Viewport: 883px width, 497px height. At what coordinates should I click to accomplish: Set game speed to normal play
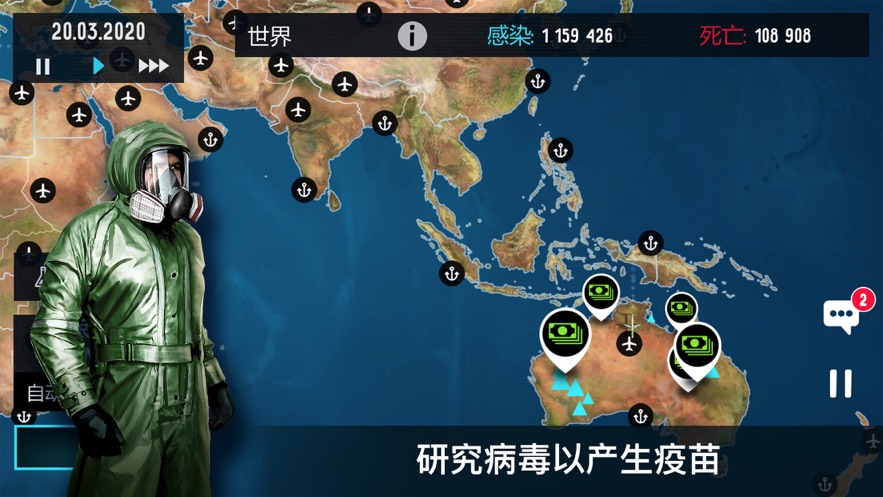click(x=98, y=66)
